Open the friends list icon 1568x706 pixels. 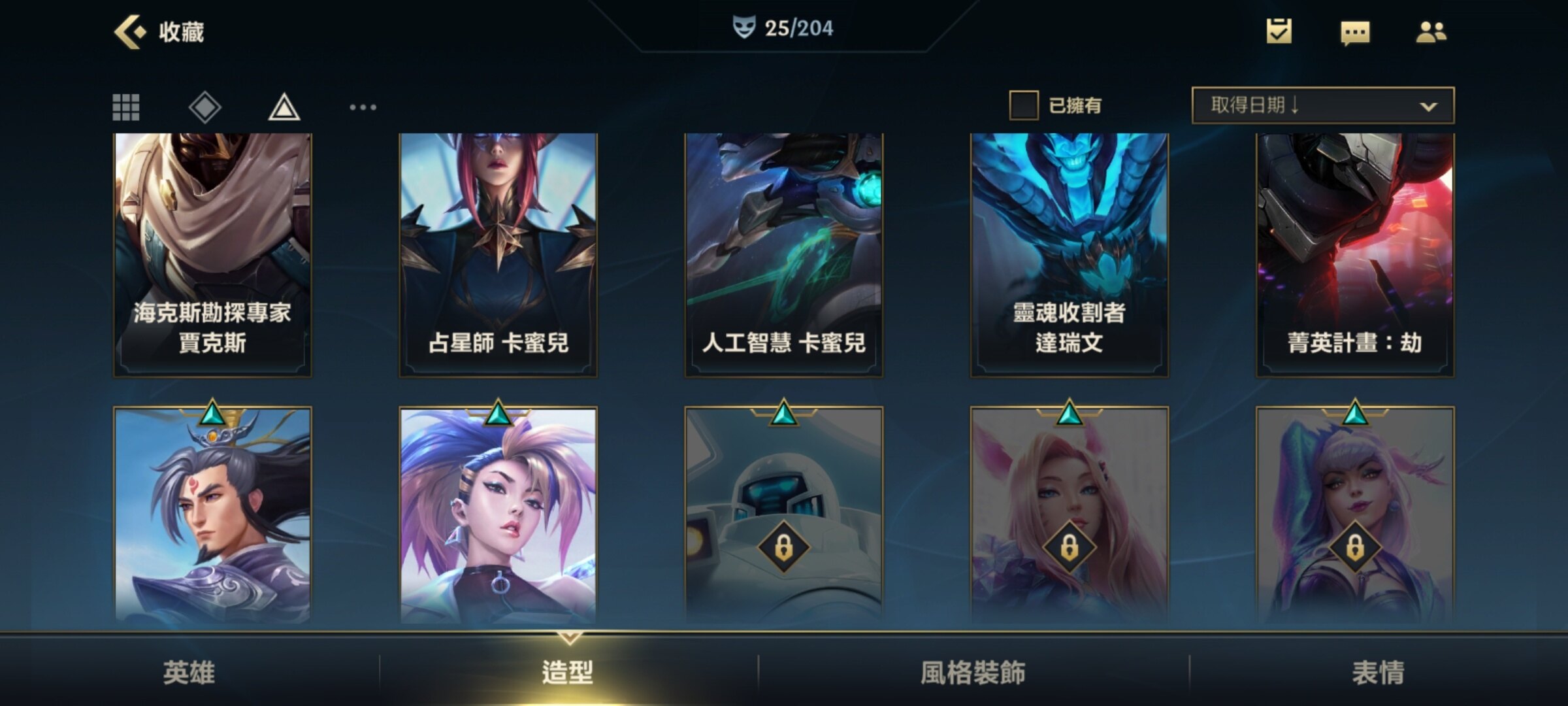(x=1431, y=31)
